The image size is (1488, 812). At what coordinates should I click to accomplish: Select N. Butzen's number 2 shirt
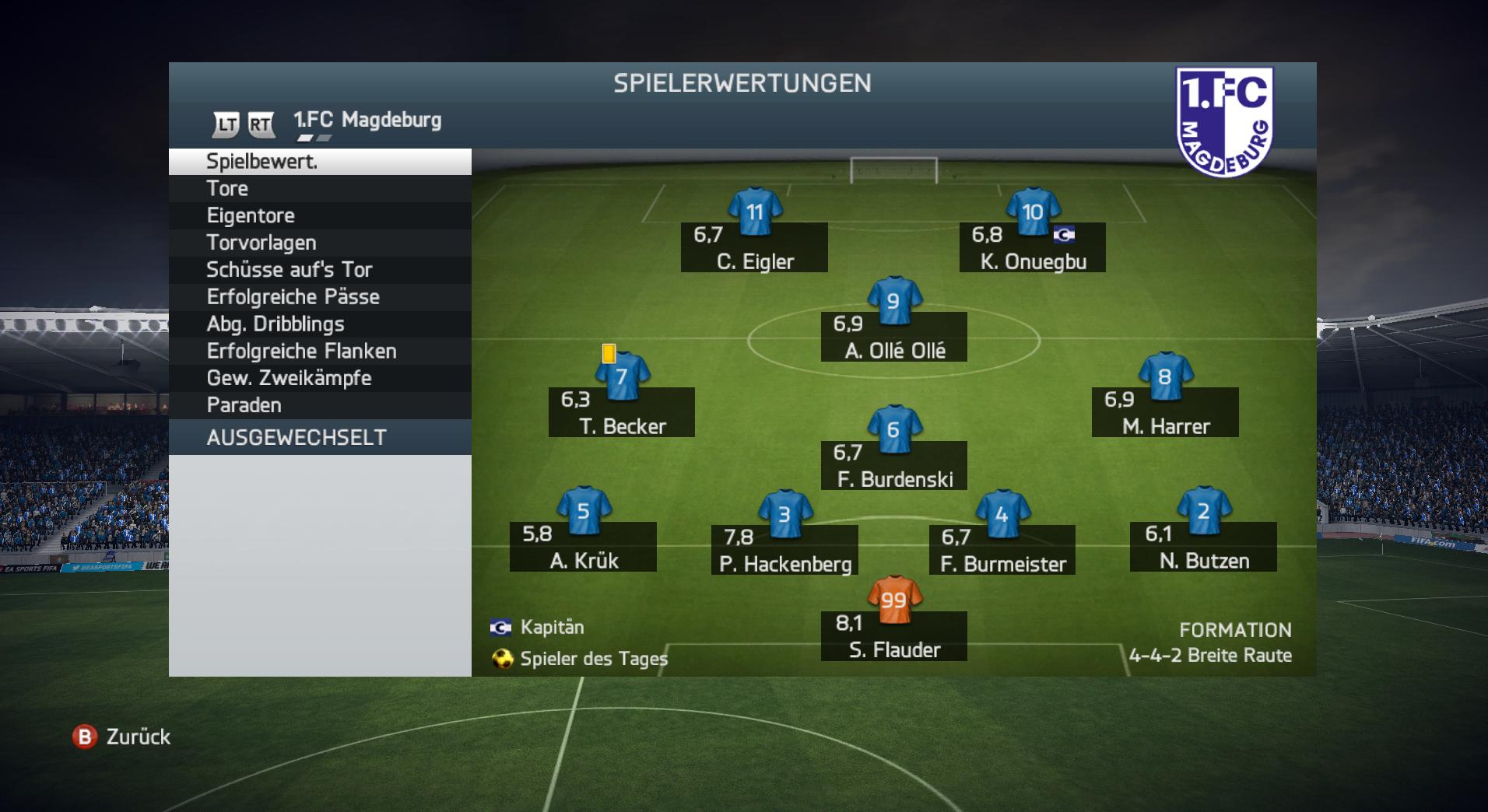1203,511
